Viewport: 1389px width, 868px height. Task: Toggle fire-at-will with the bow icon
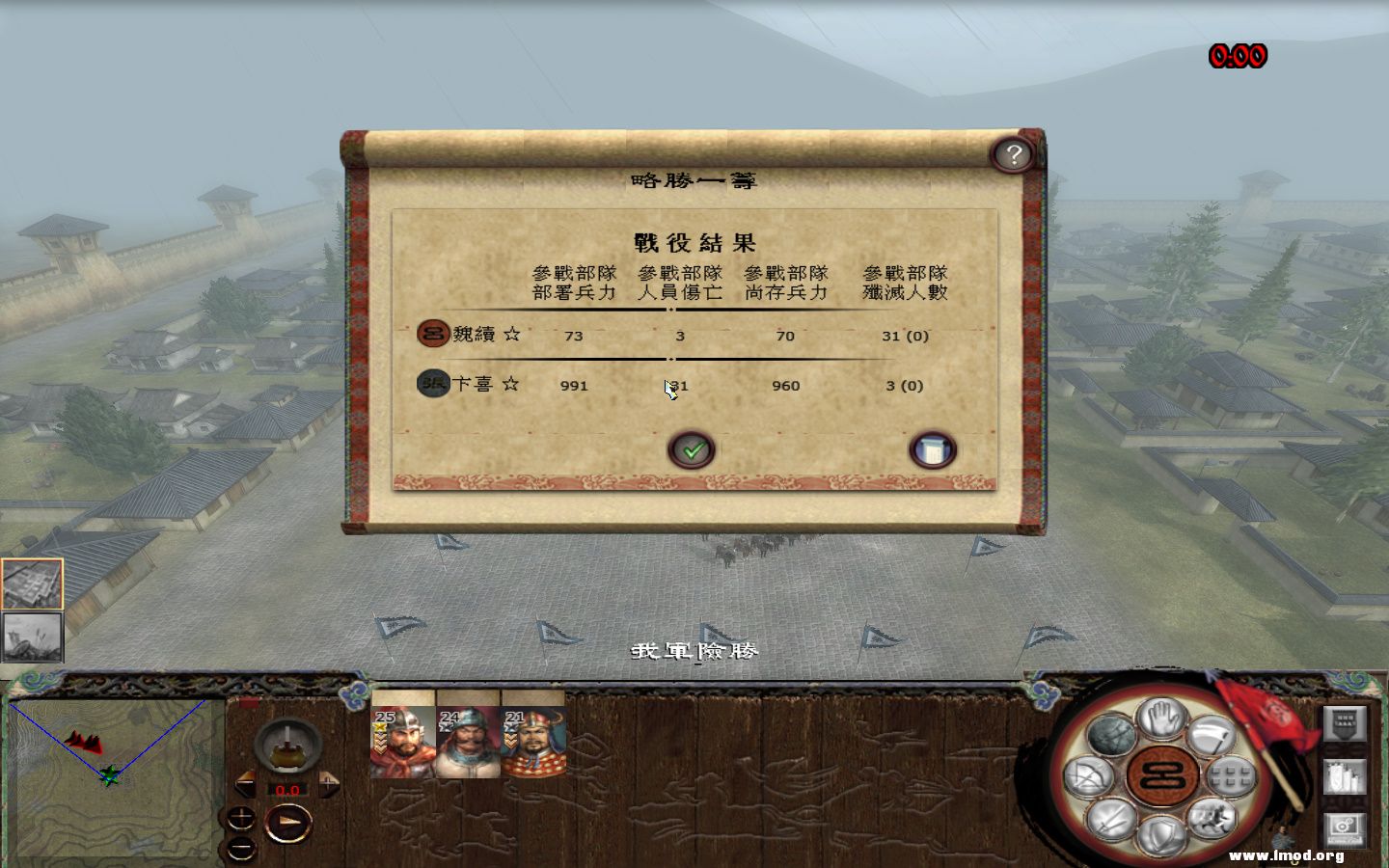click(x=1088, y=776)
